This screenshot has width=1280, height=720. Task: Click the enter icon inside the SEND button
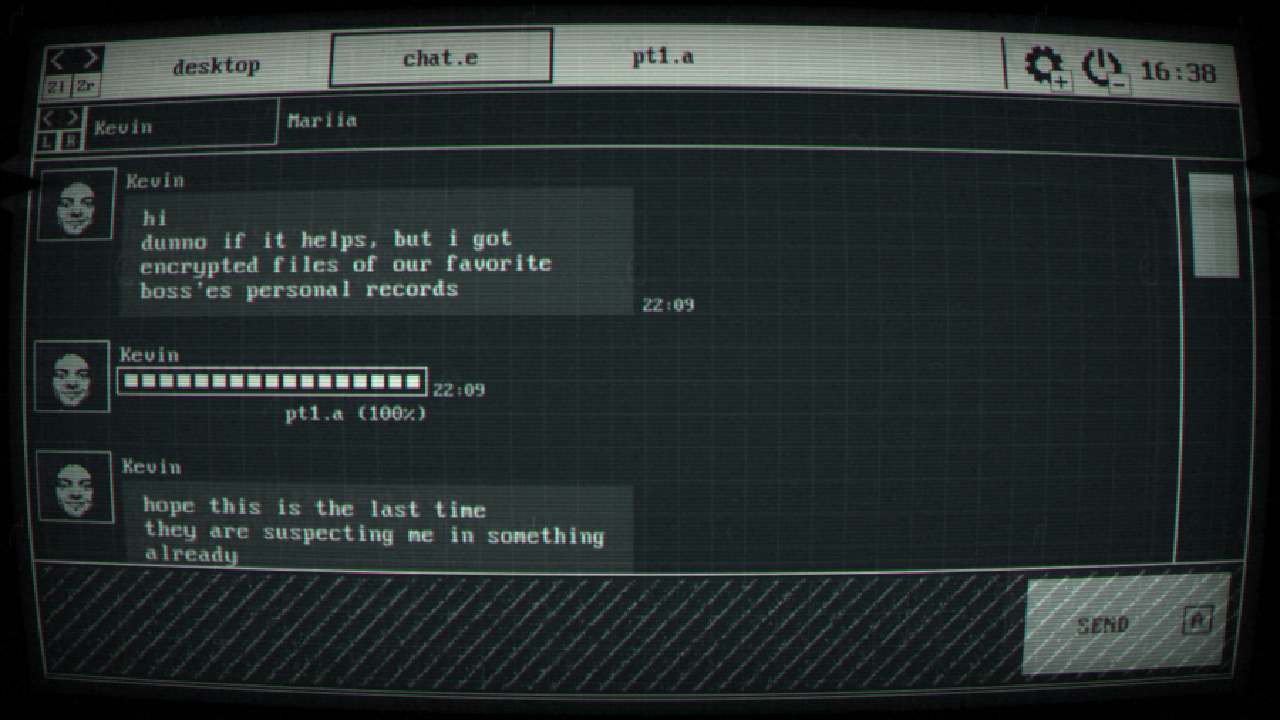[x=1196, y=620]
